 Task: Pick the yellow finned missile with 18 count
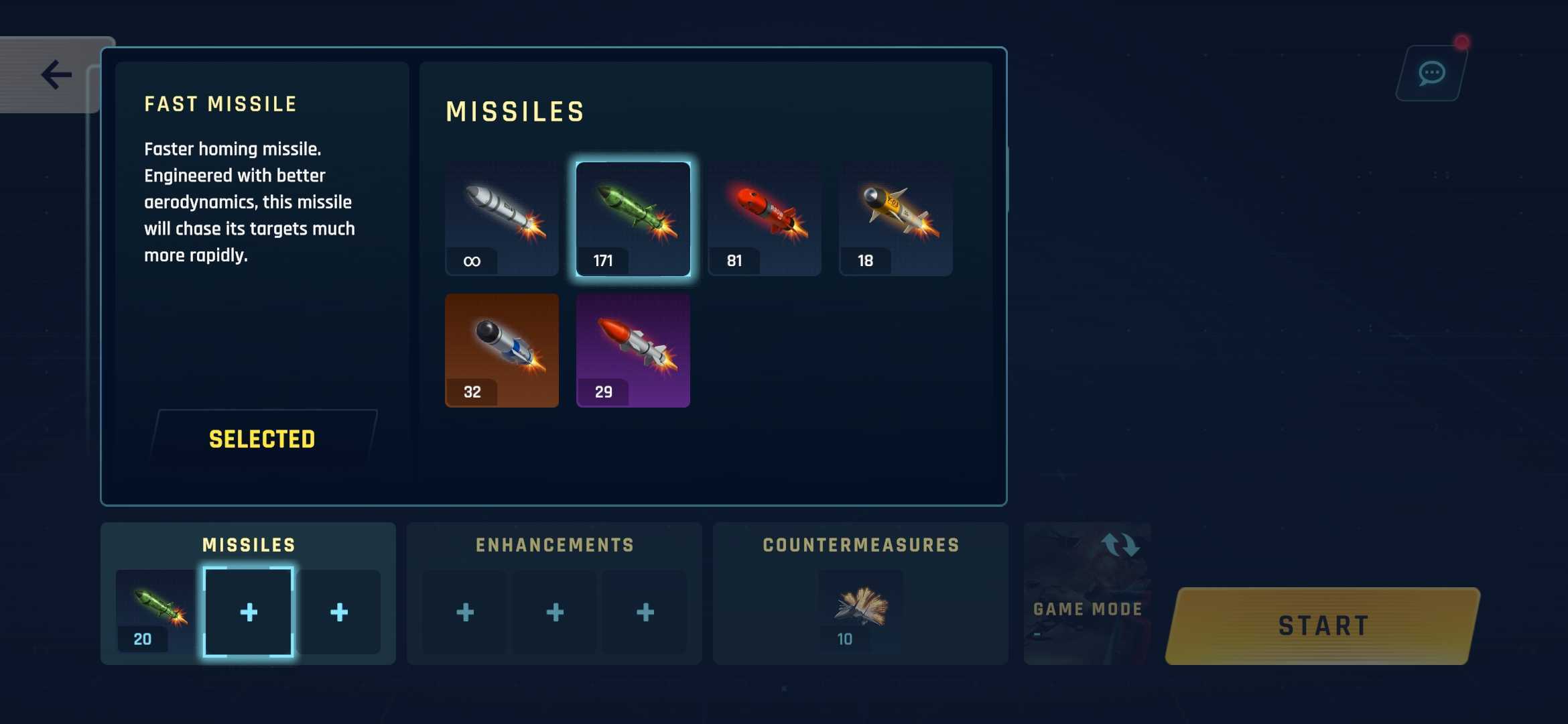pyautogui.click(x=895, y=218)
